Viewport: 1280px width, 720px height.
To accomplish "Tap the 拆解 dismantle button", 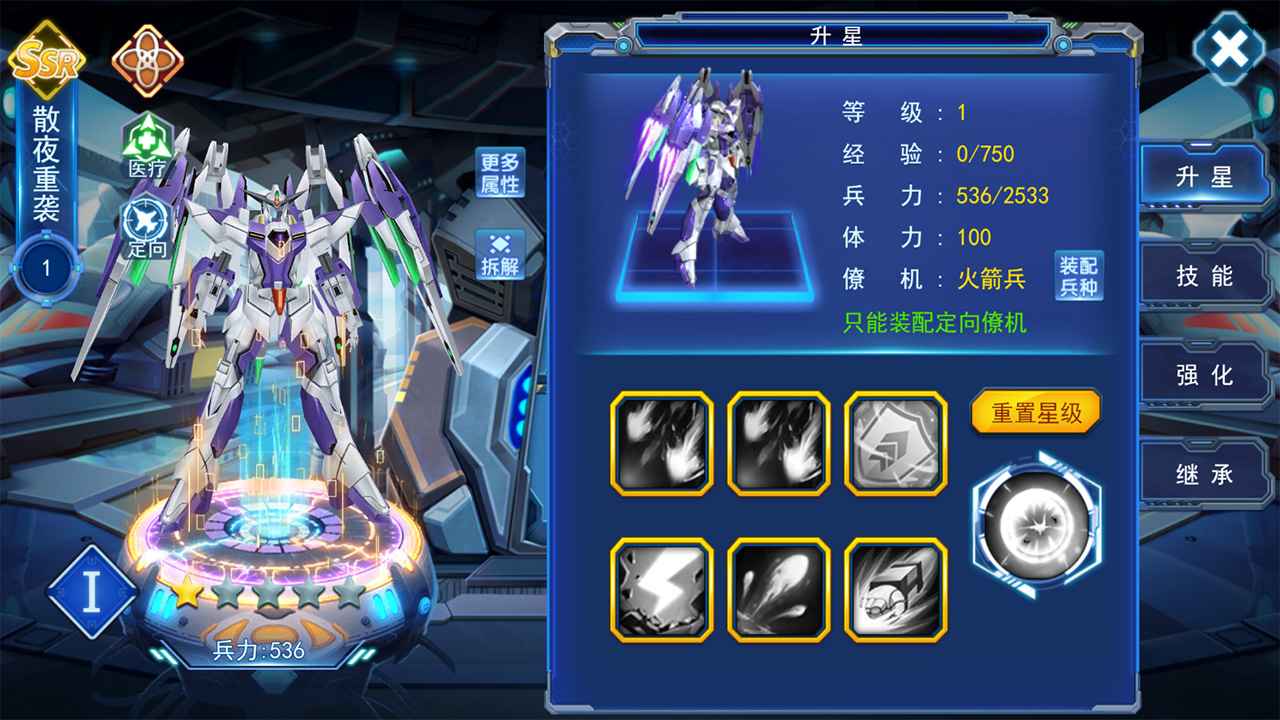I will tap(500, 255).
